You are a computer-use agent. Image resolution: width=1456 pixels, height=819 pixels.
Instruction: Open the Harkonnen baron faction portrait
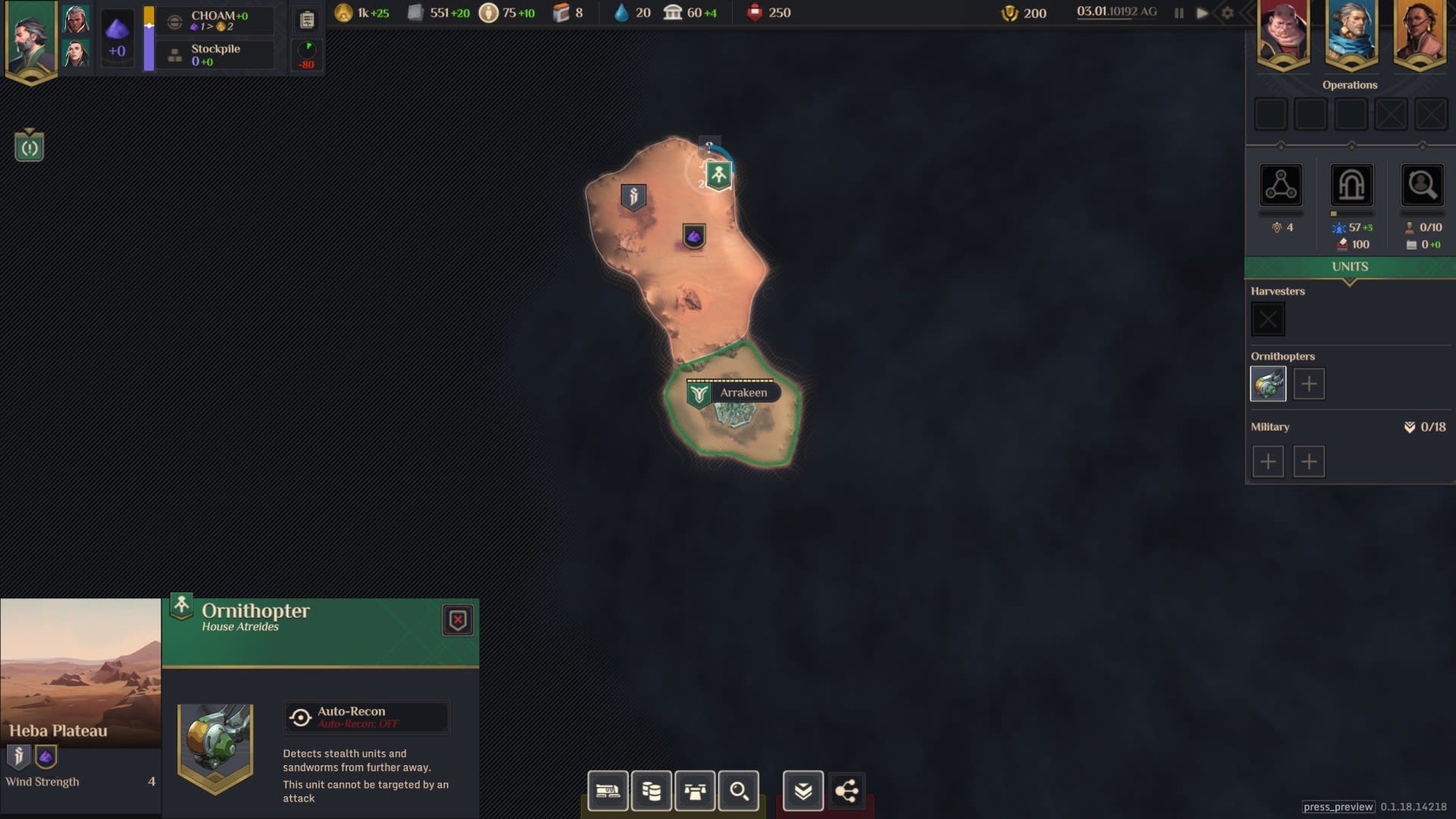pyautogui.click(x=1283, y=33)
